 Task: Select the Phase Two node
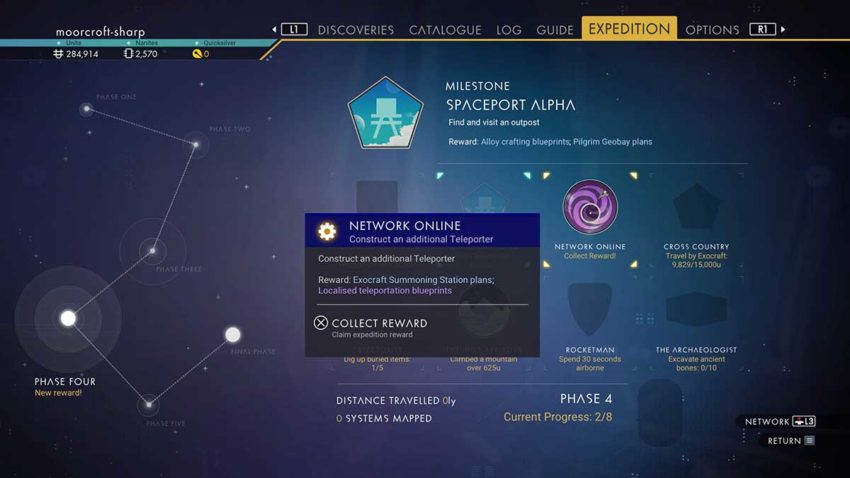196,145
